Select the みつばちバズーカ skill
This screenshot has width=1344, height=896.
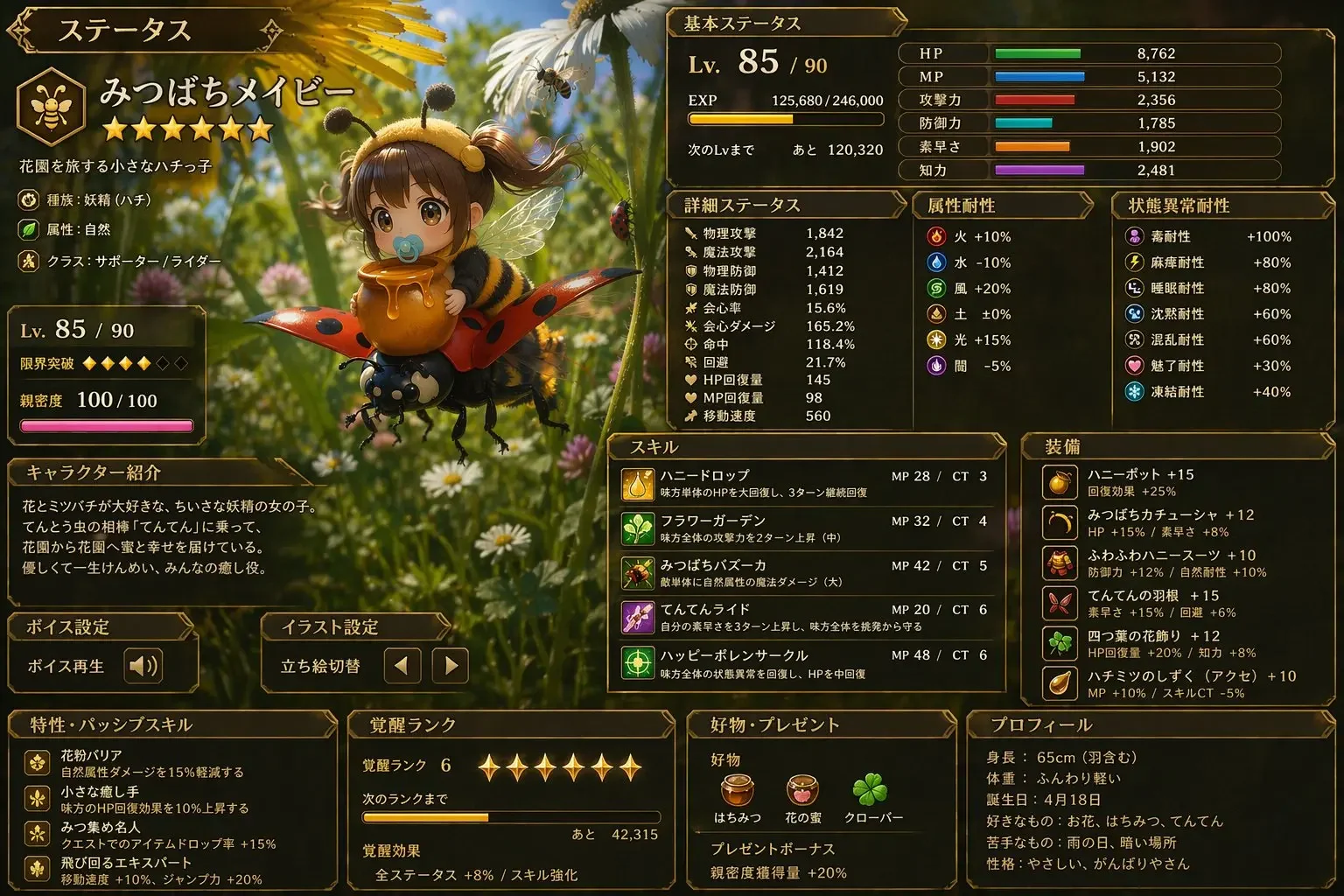coord(805,573)
